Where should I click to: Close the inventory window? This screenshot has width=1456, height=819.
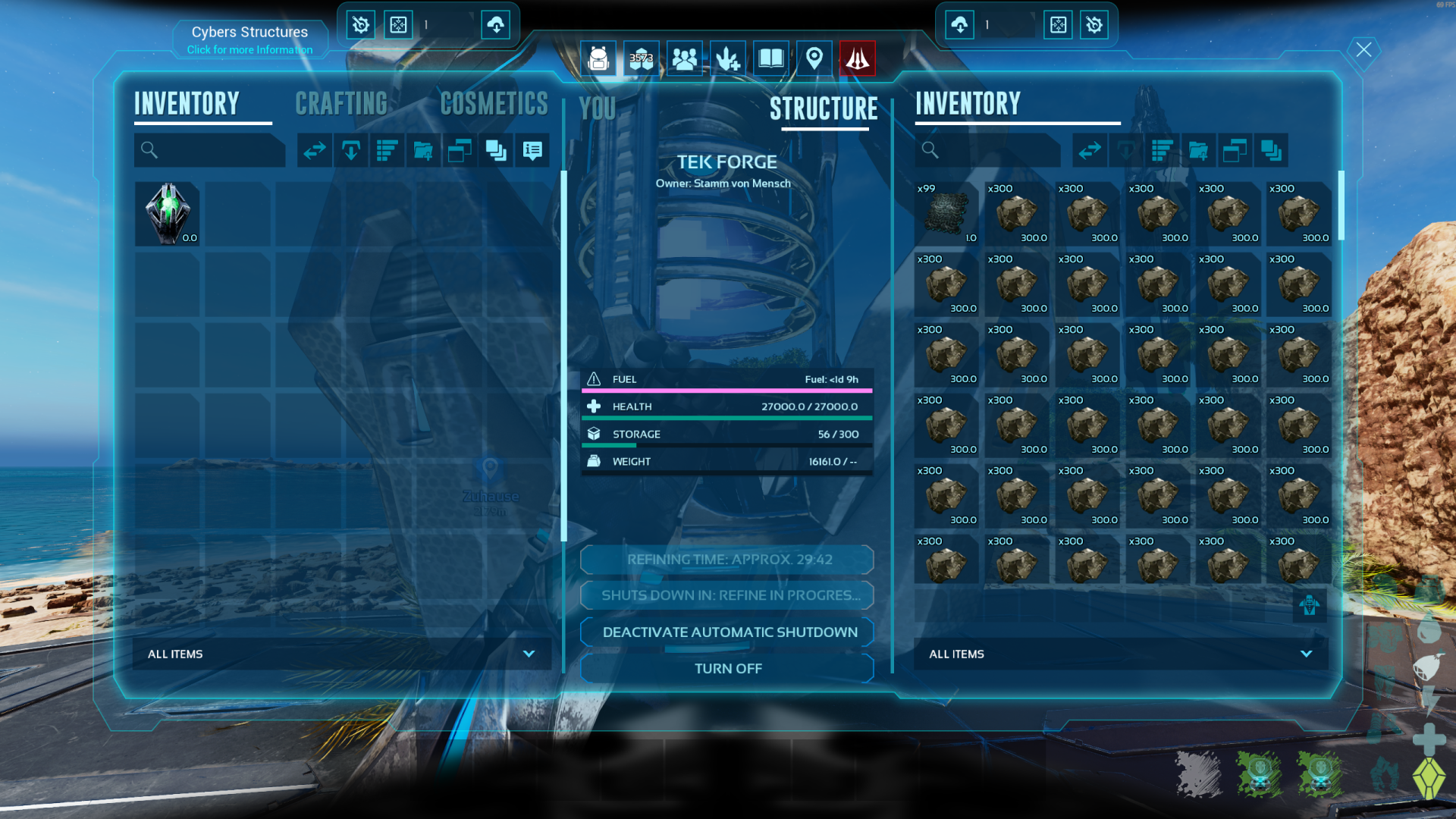(1363, 50)
